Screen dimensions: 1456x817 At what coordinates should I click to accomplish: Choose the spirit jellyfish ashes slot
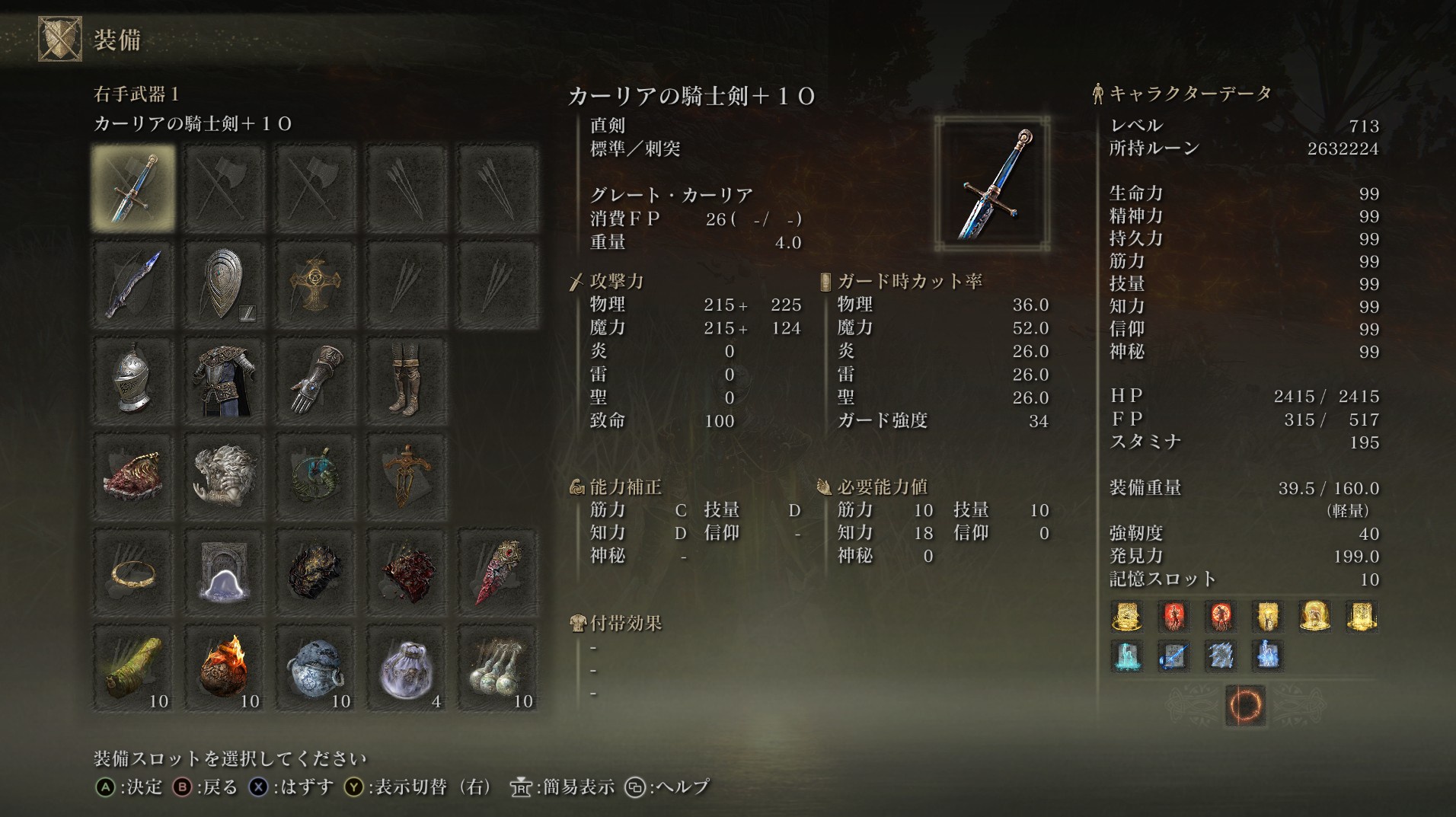(224, 573)
